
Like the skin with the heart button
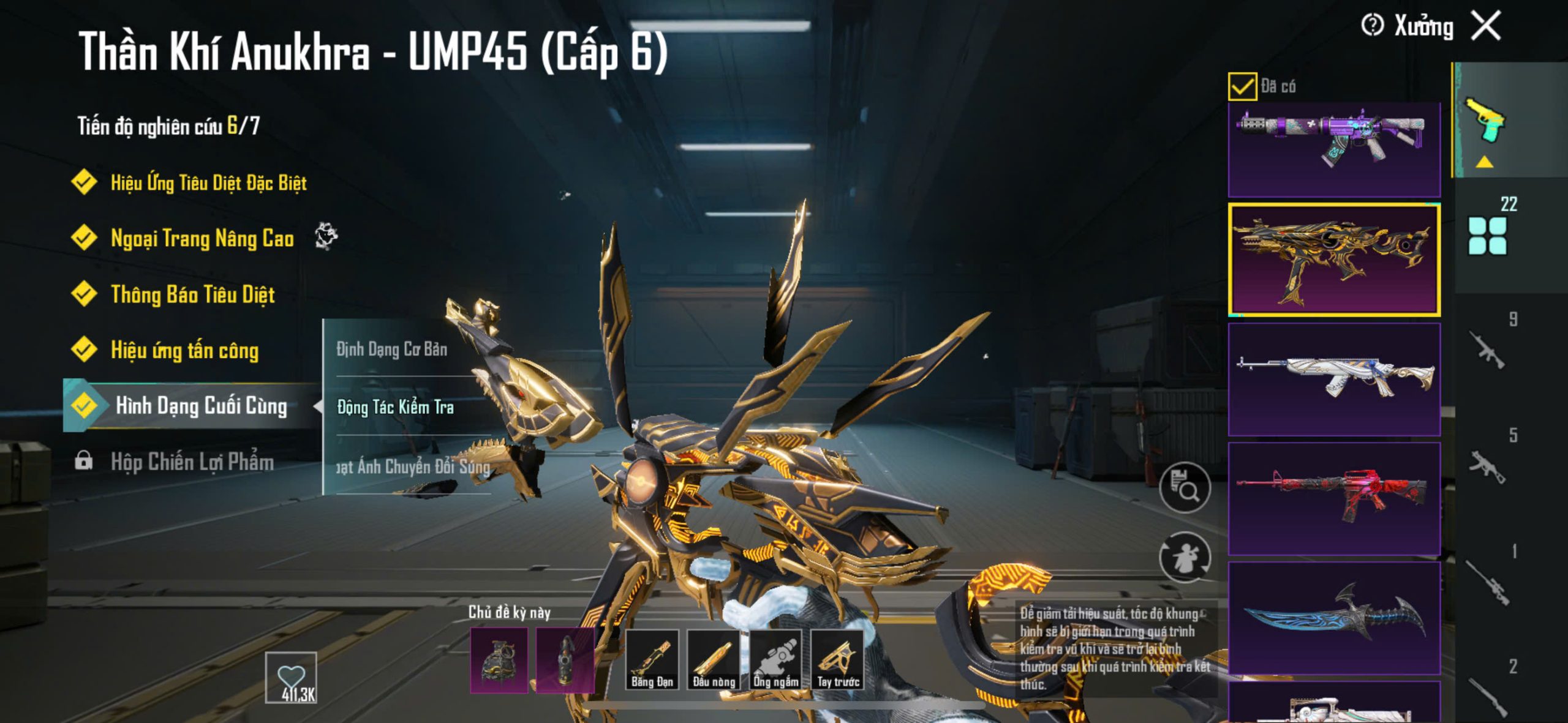[x=291, y=677]
